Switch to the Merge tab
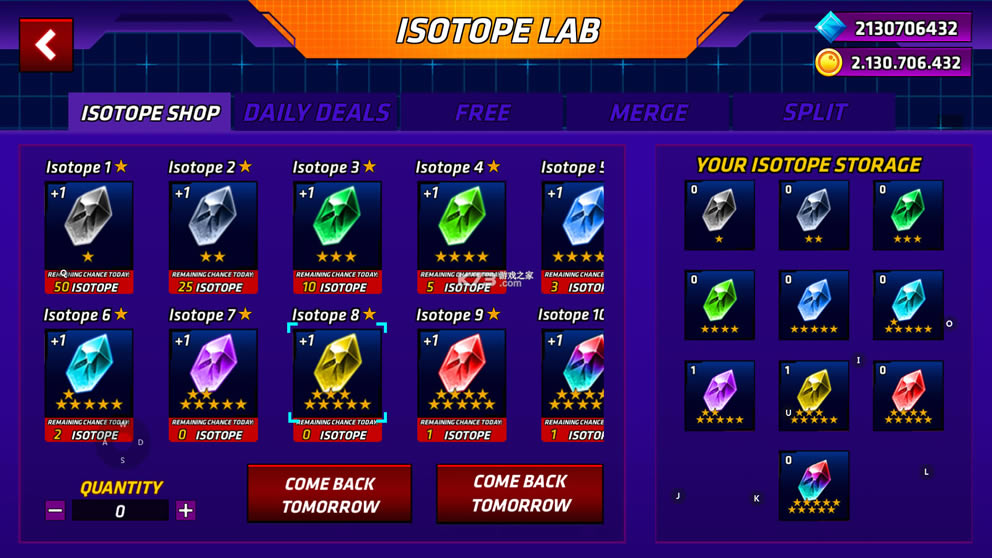The width and height of the screenshot is (992, 558). click(x=648, y=113)
